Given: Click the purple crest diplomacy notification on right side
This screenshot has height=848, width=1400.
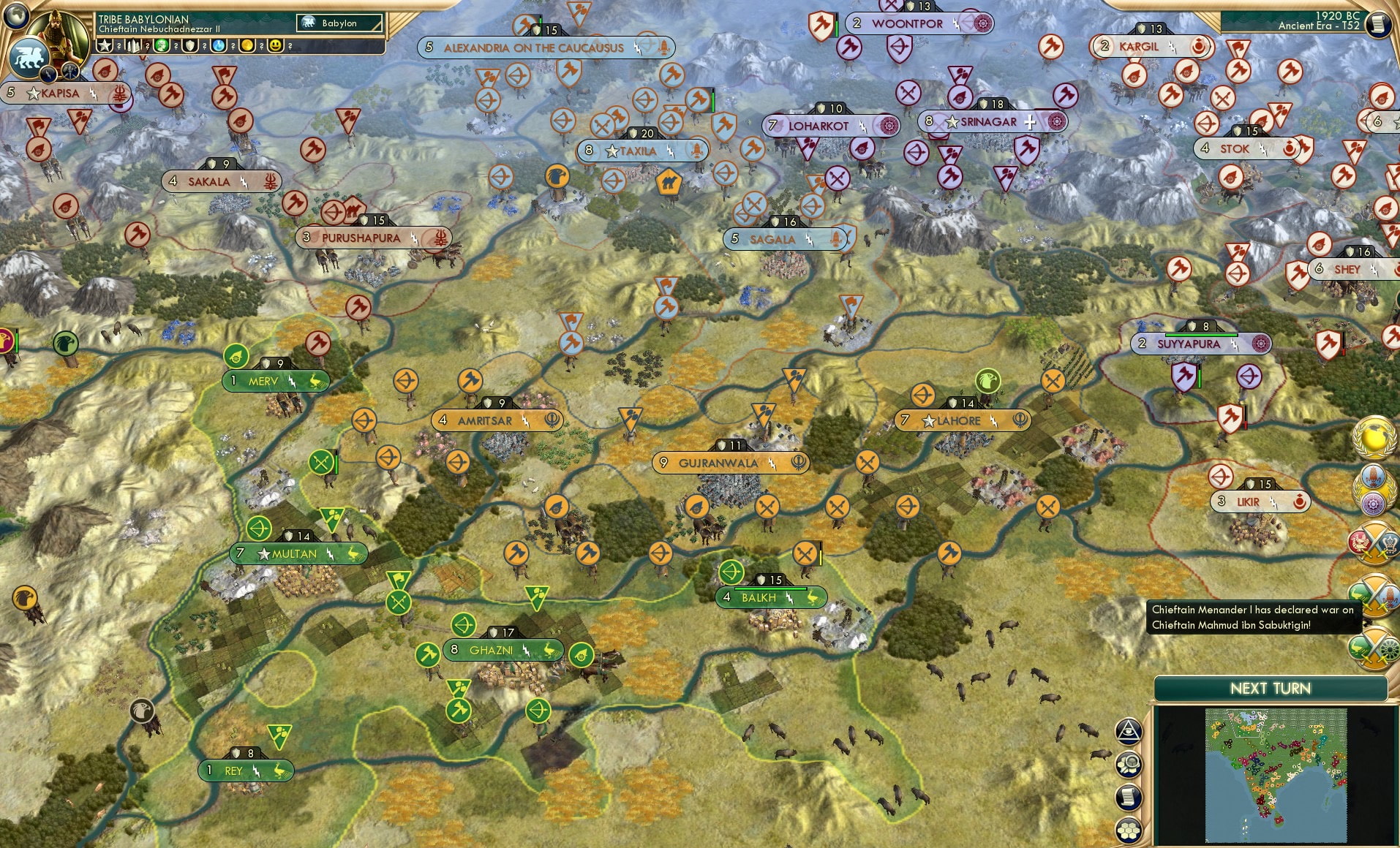Looking at the screenshot, I should coord(1374,503).
